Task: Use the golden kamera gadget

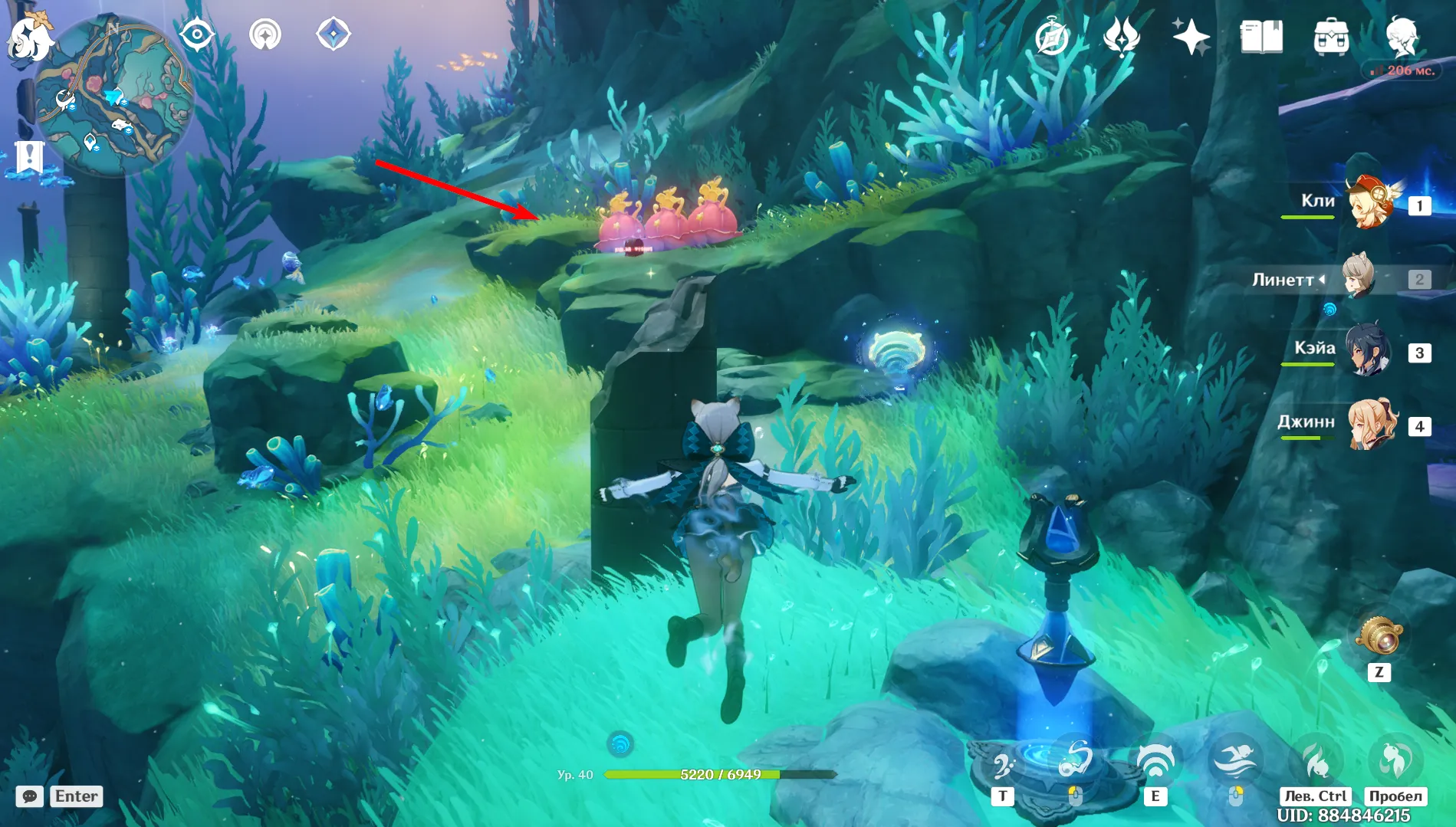Action: tap(1379, 636)
